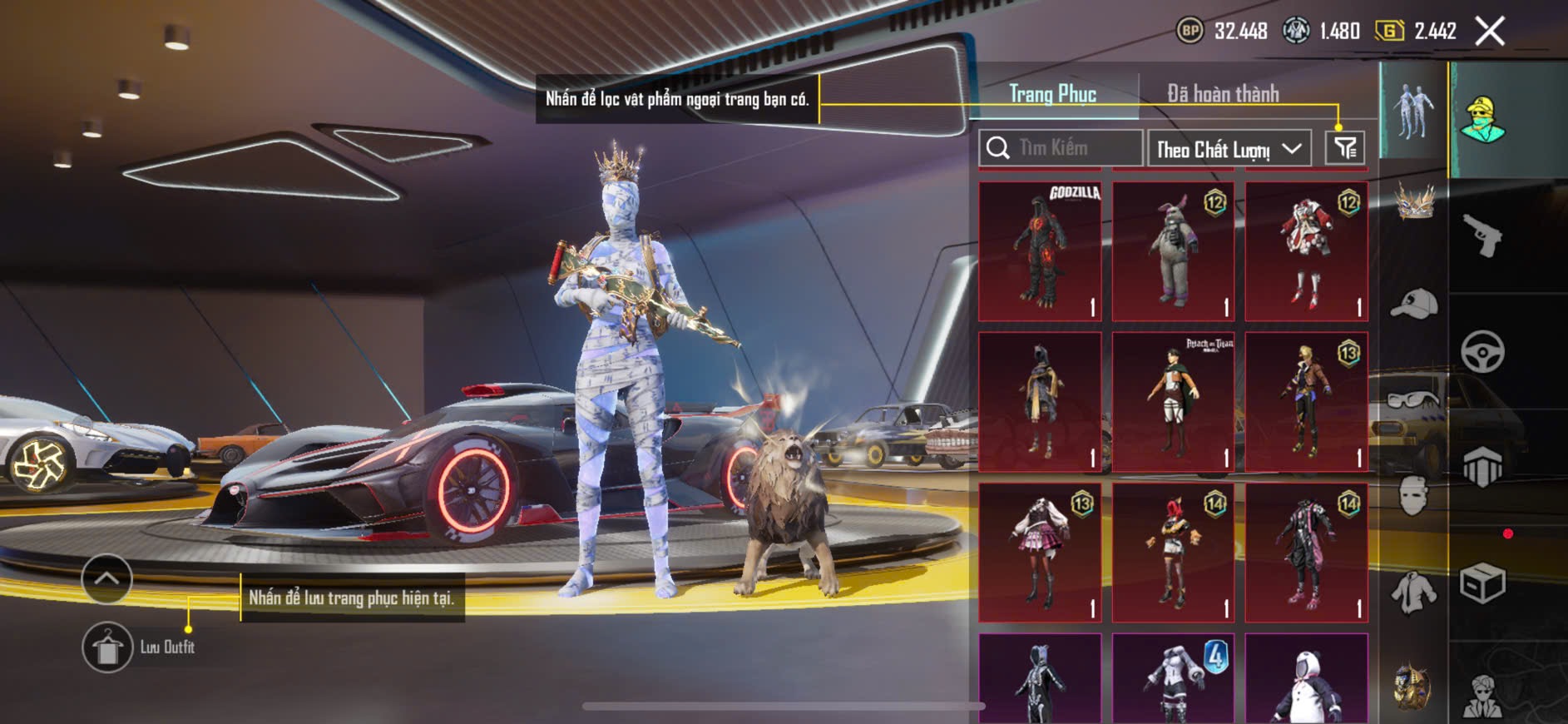Select the Attack on Titan outfit

point(1173,402)
